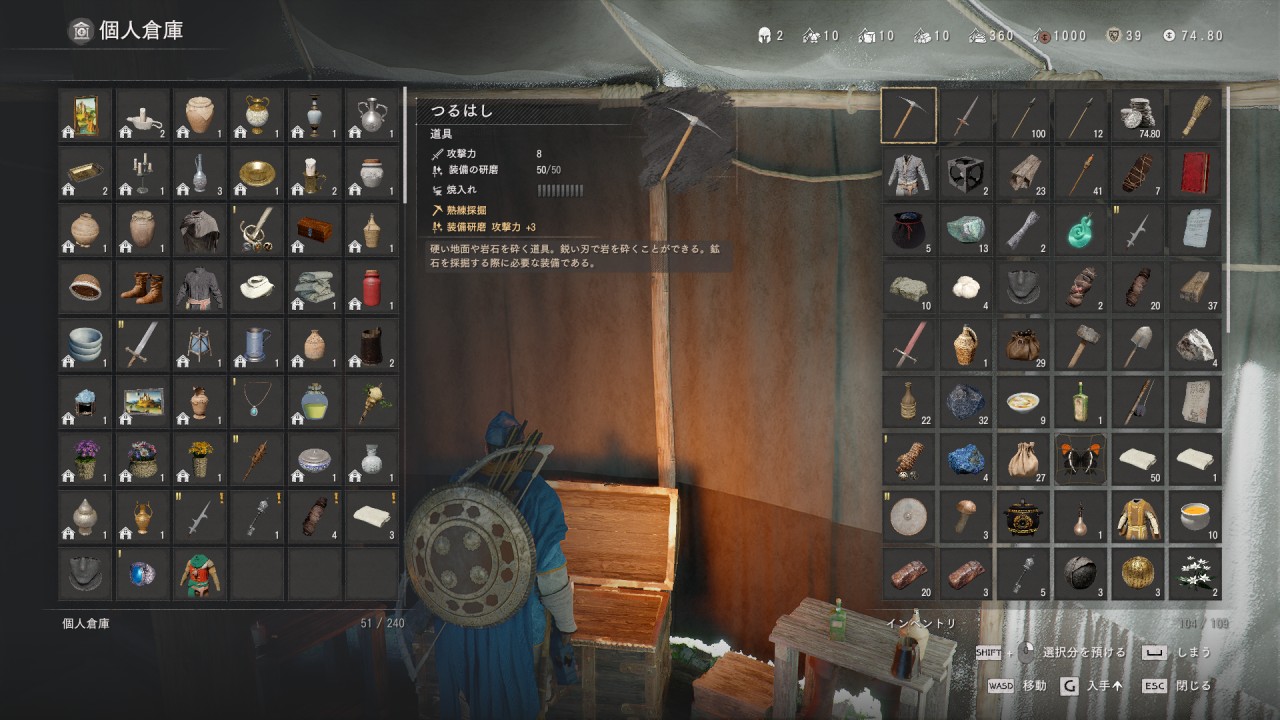Select the white flowers in the inventory

coord(1195,574)
